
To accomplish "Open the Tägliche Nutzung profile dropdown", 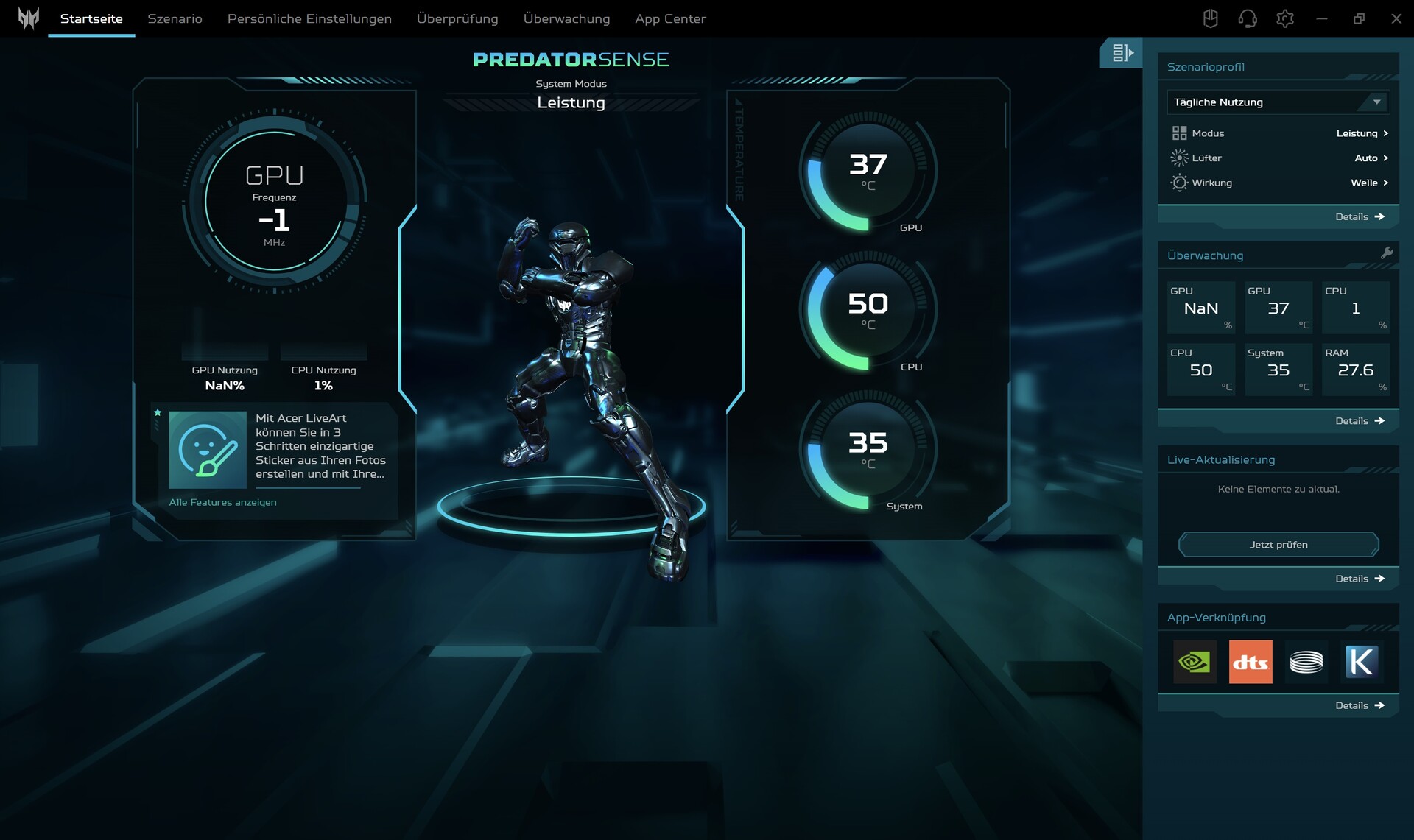I will [1278, 102].
